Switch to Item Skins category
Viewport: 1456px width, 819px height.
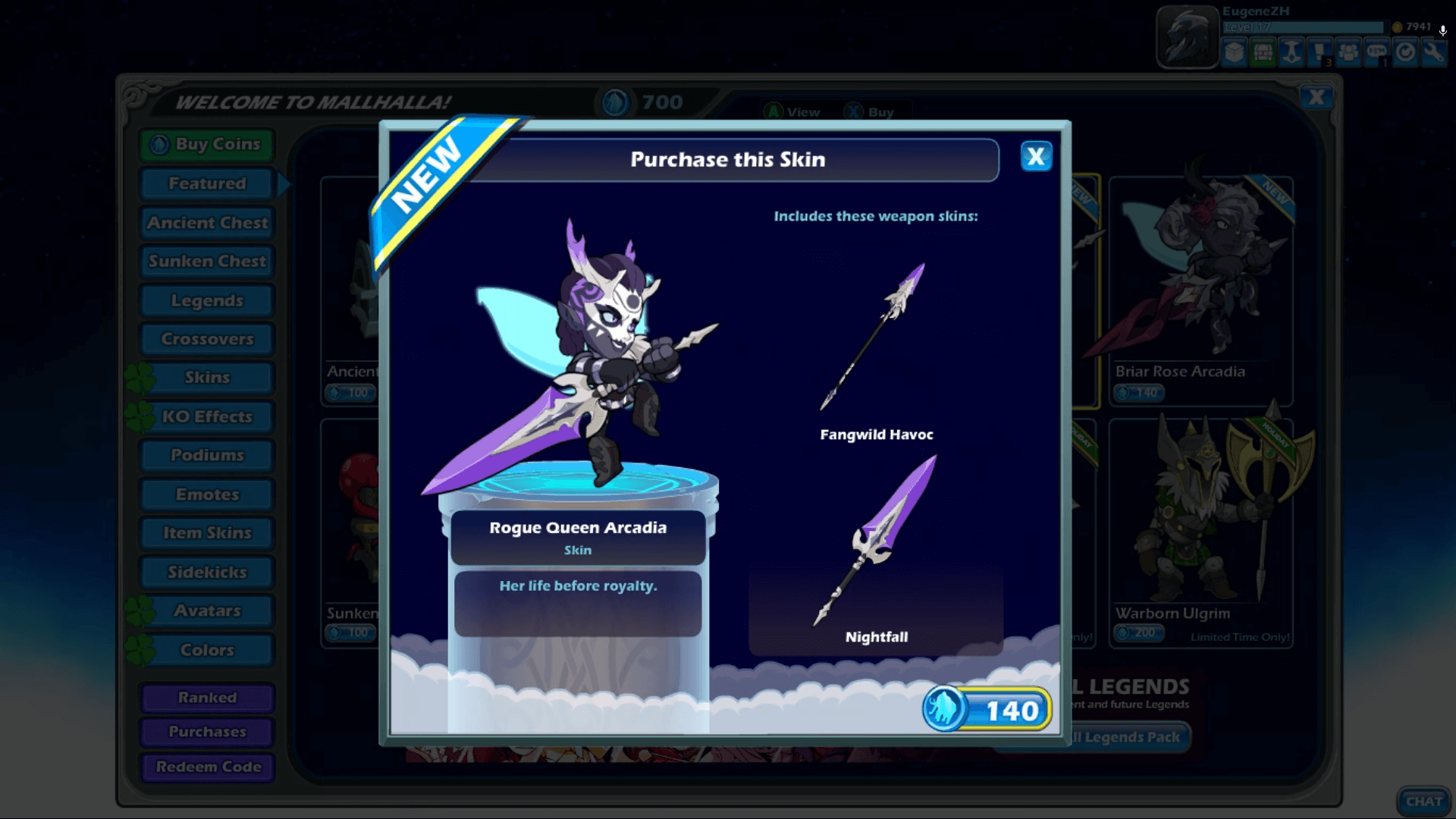[x=207, y=533]
